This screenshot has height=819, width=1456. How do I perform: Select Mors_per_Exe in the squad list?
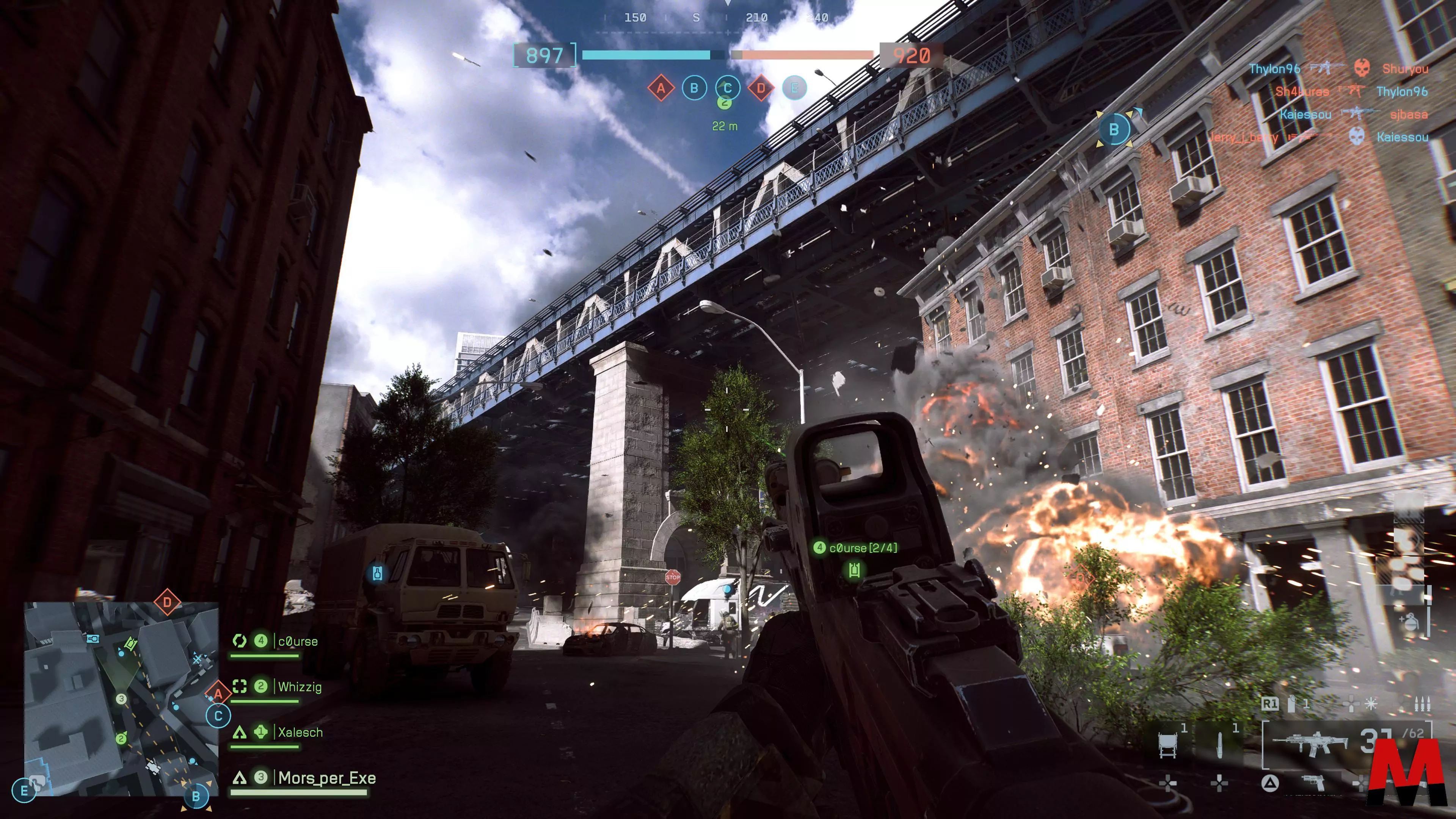tap(327, 778)
